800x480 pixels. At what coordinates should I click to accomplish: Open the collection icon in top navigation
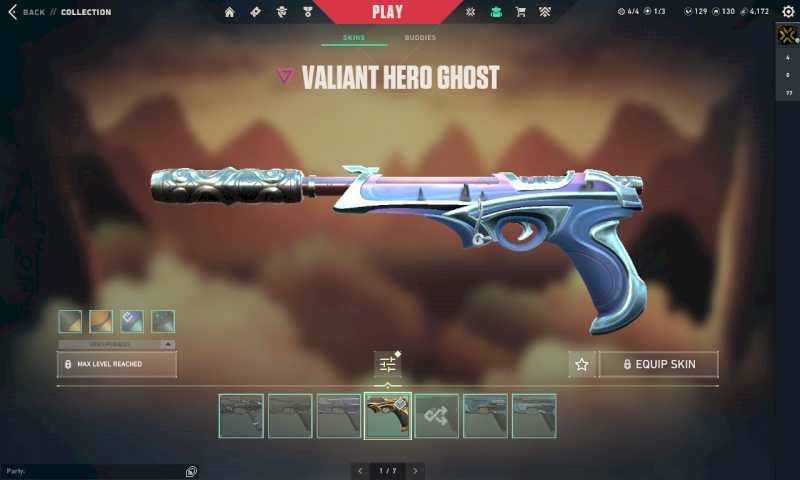click(496, 12)
